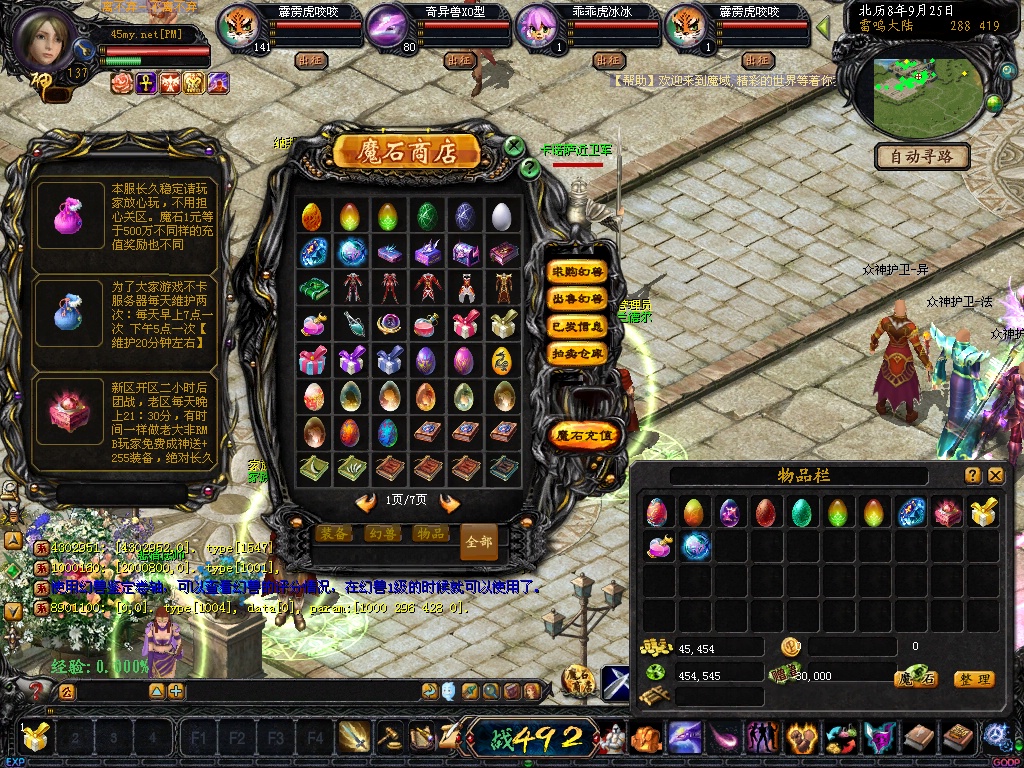Click the 整理 sort button

coord(973,679)
